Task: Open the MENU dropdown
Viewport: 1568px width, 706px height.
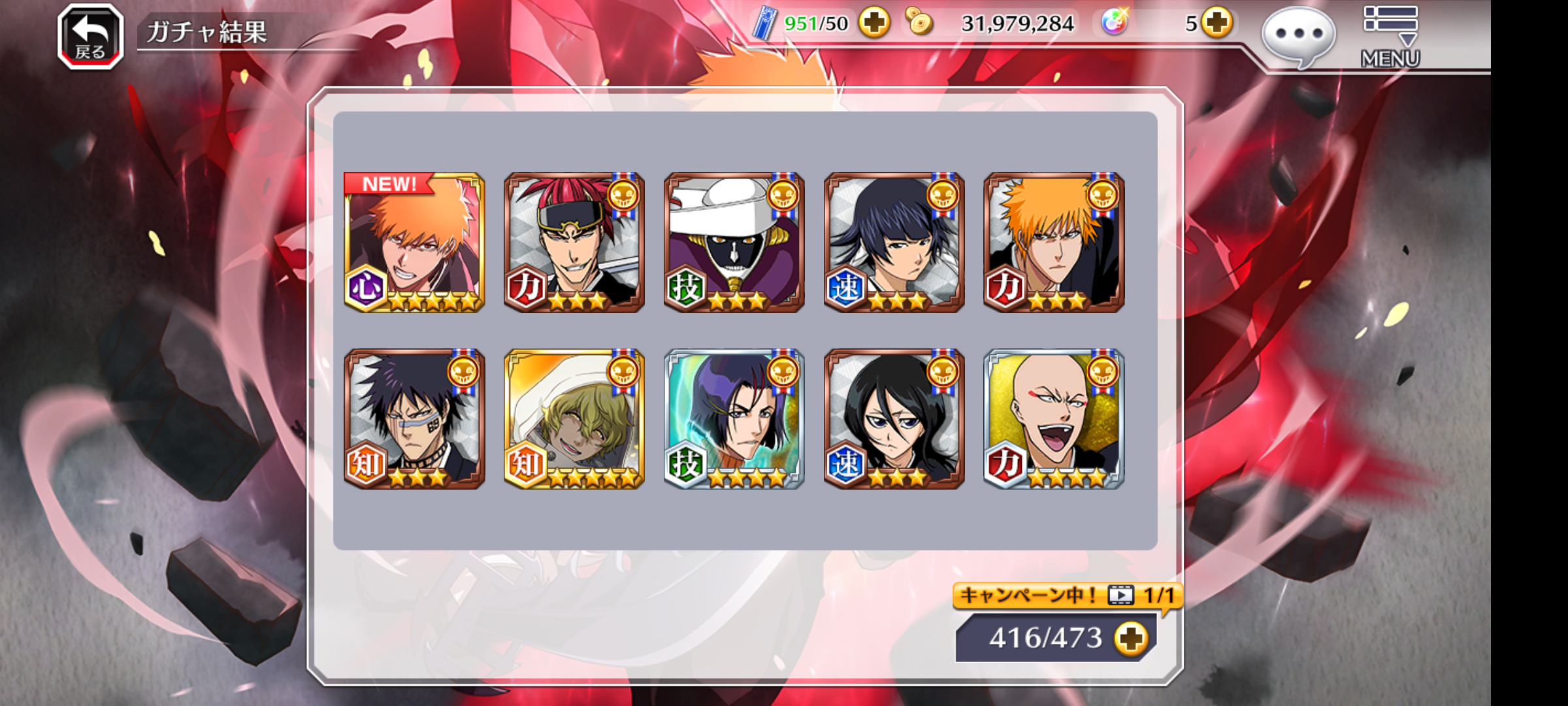Action: pos(1390,37)
